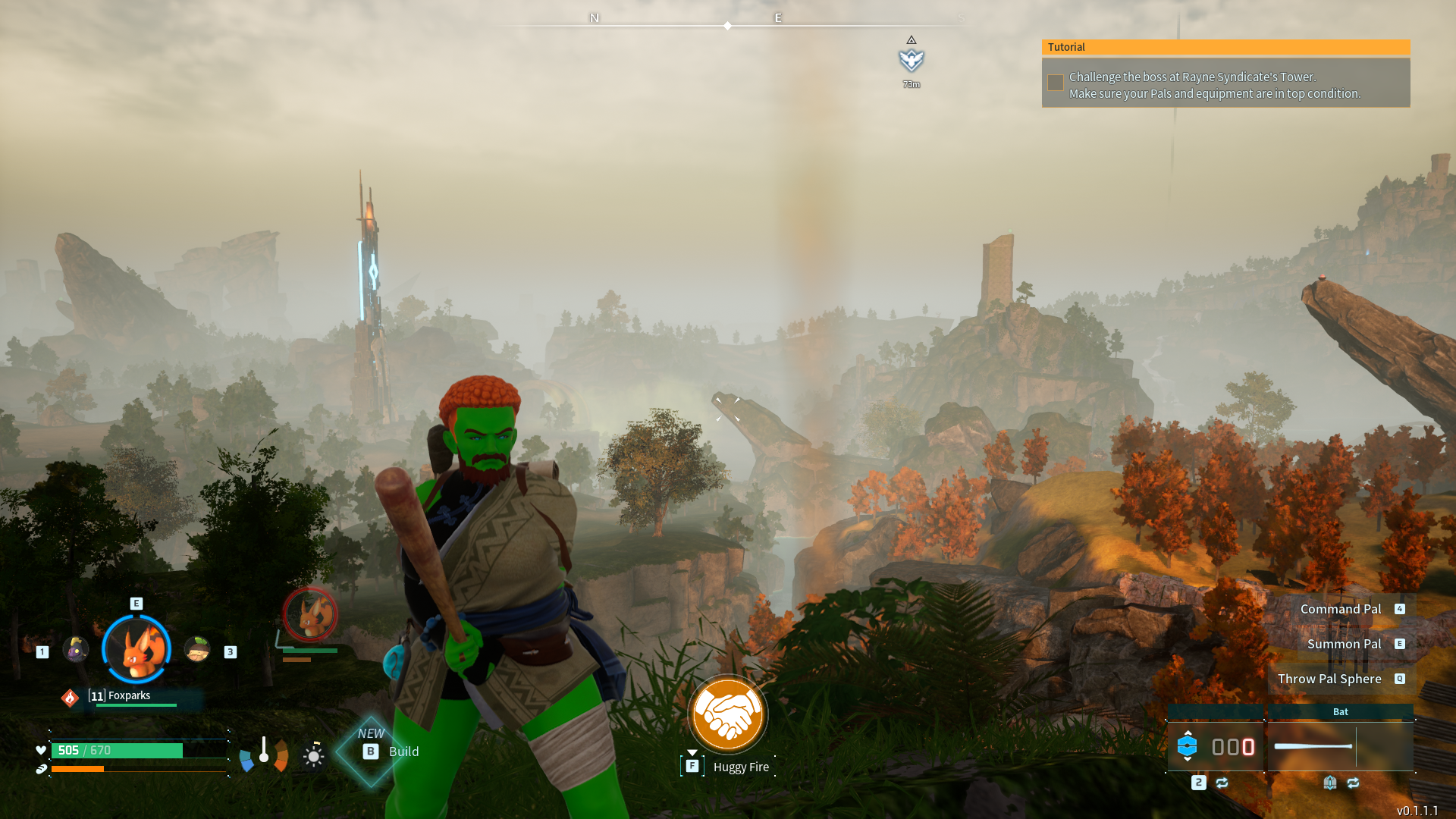
Task: Click the summoned Foxparks status portrait
Action: [310, 614]
